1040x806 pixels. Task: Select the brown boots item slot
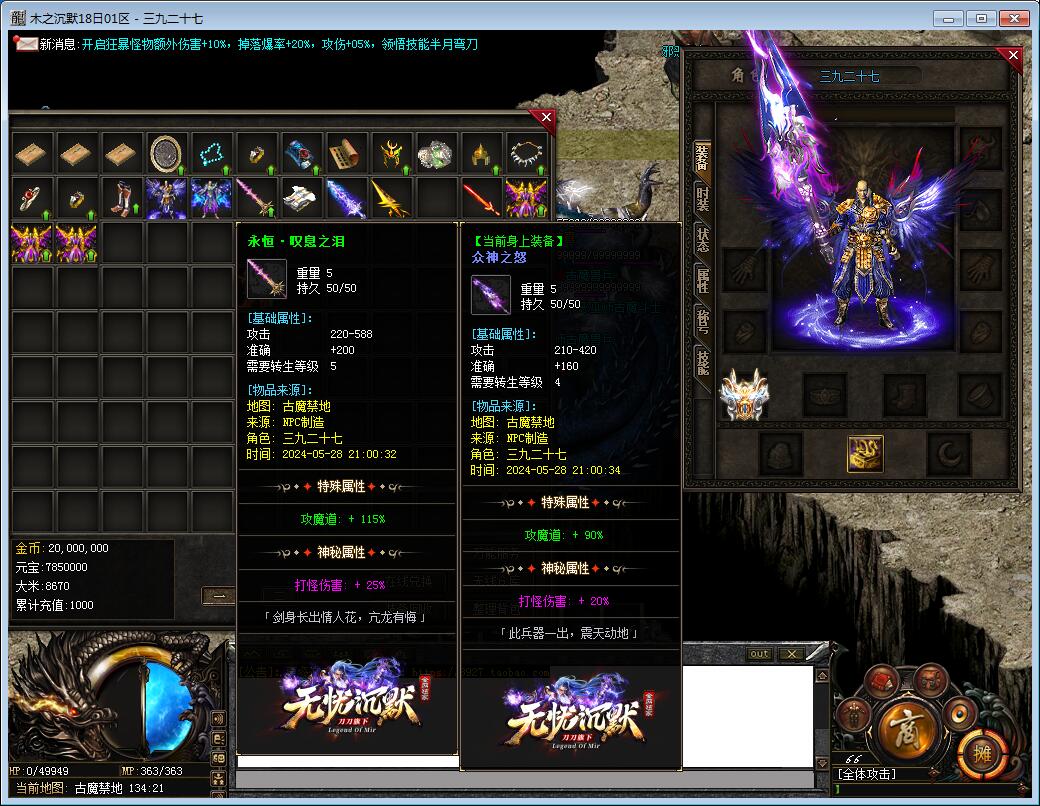pos(122,198)
